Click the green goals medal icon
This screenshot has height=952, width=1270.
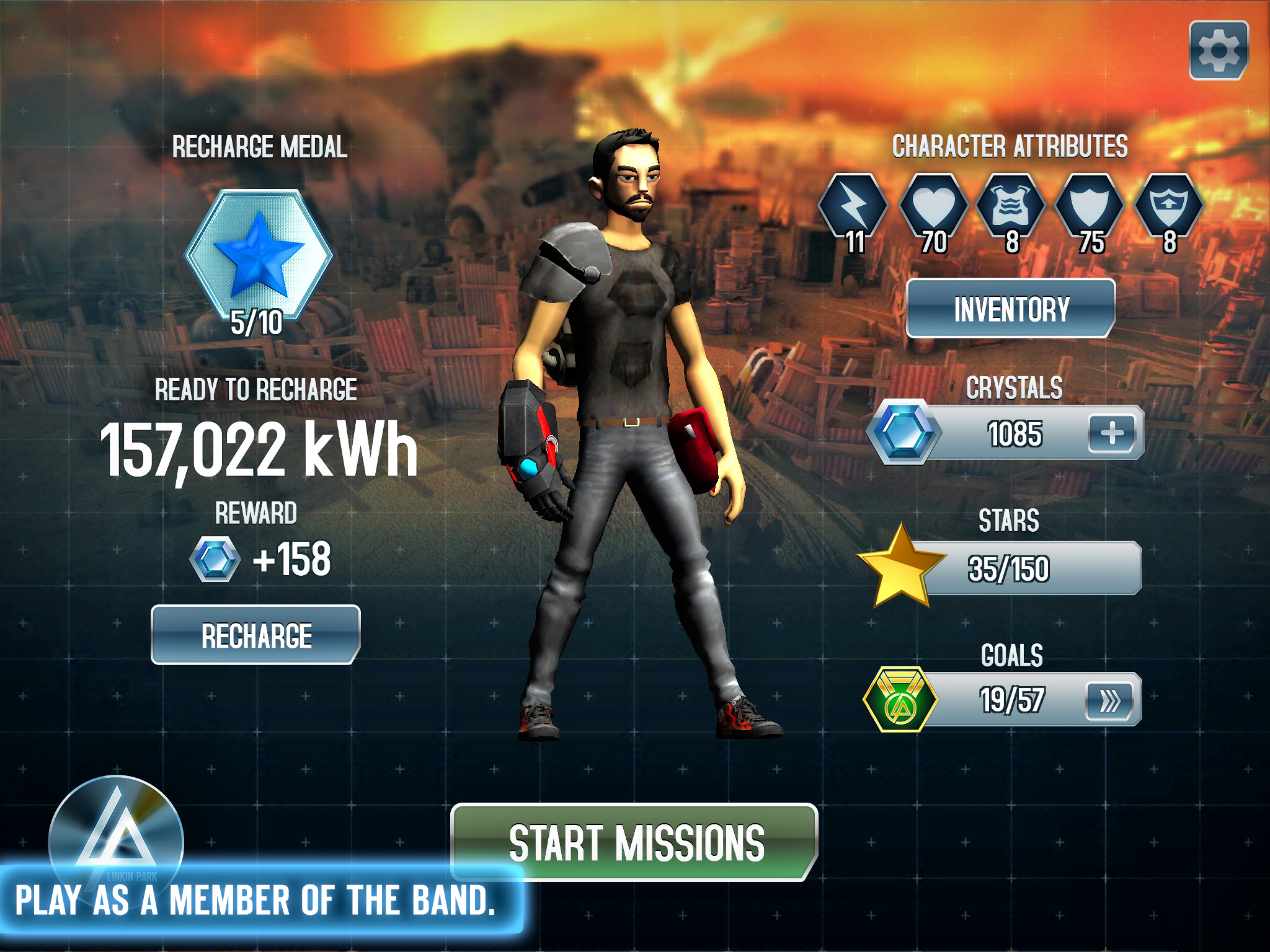[900, 700]
